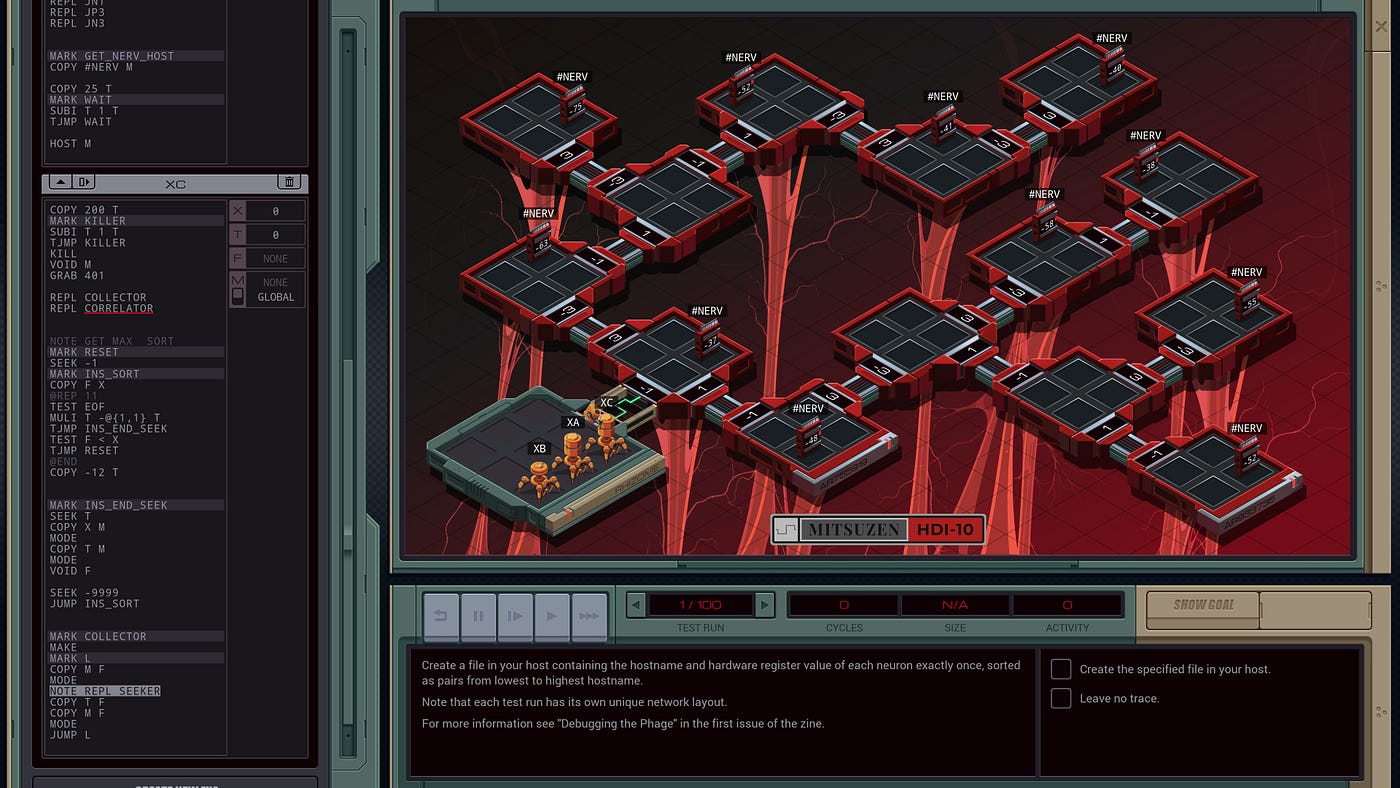Viewport: 1400px width, 788px height.
Task: Pause the simulation
Action: tap(478, 616)
